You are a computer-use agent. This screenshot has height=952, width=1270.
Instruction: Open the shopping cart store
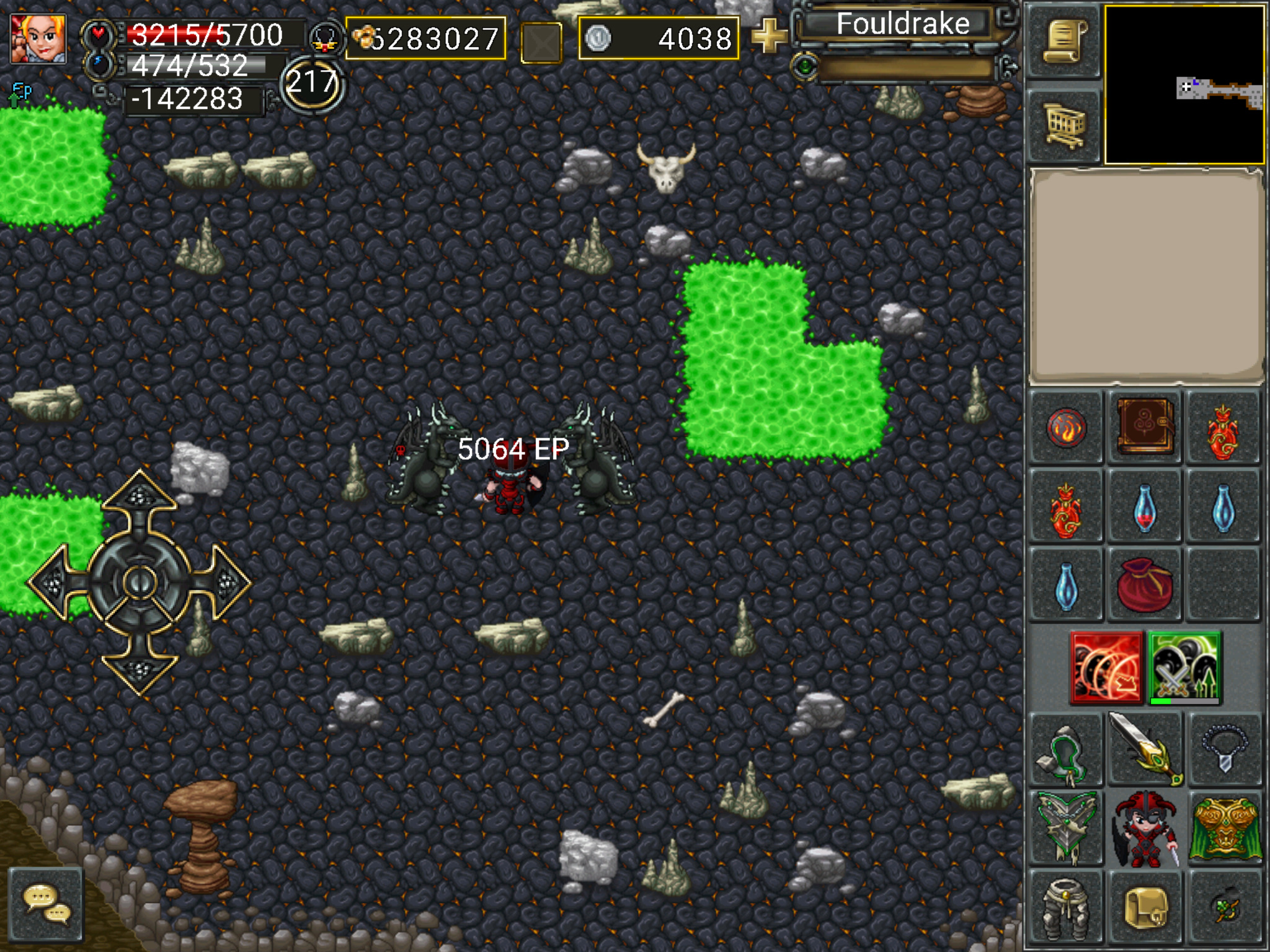pyautogui.click(x=1064, y=125)
